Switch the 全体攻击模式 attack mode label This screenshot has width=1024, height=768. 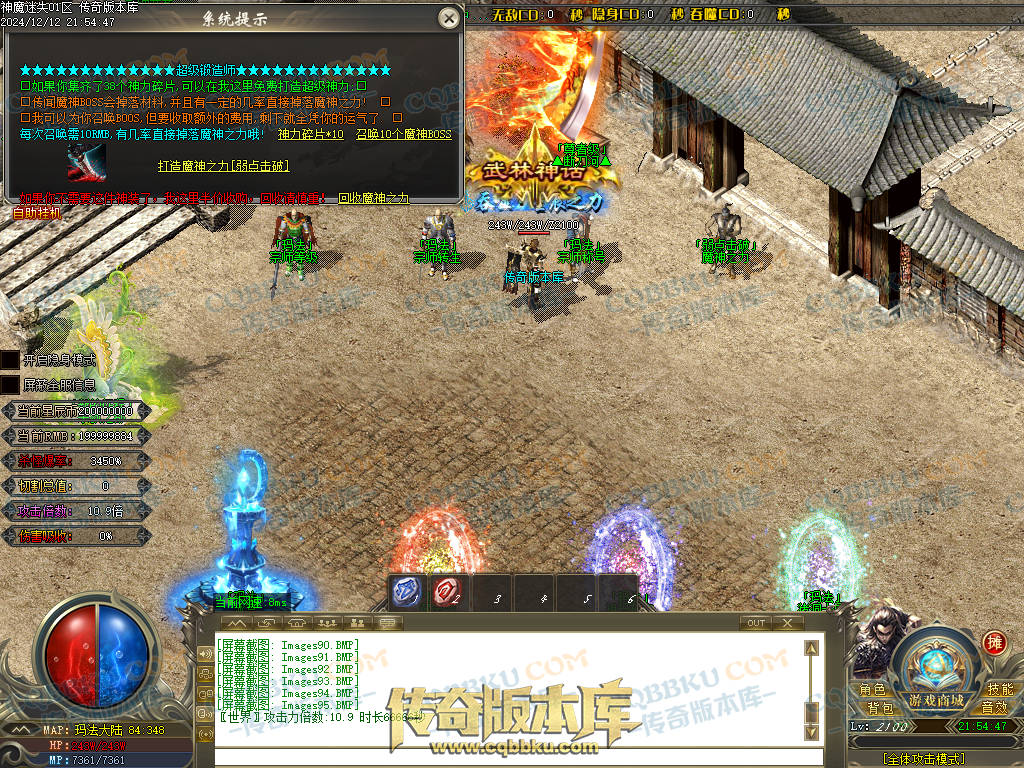pos(924,760)
